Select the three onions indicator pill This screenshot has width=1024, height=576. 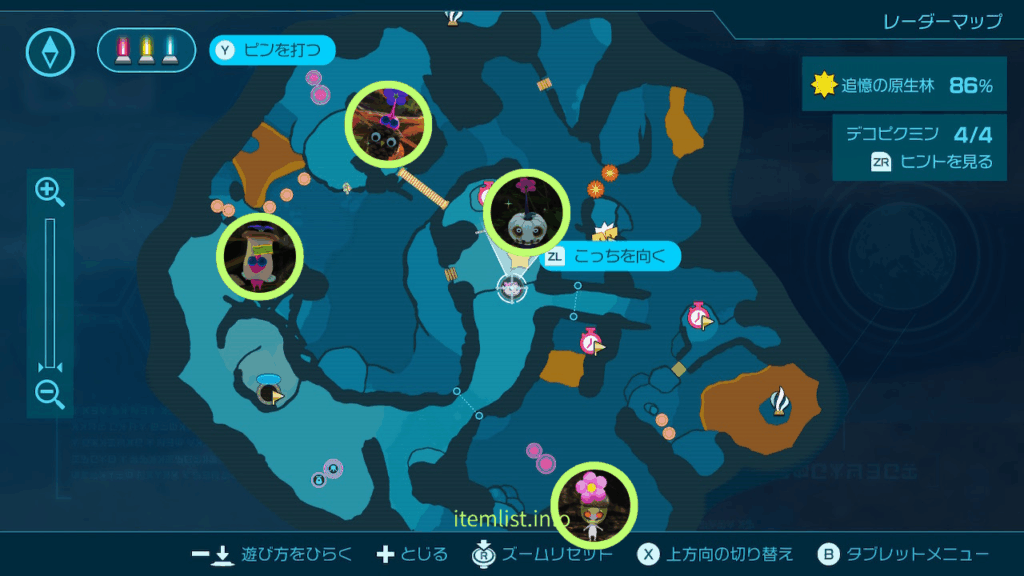coord(146,50)
